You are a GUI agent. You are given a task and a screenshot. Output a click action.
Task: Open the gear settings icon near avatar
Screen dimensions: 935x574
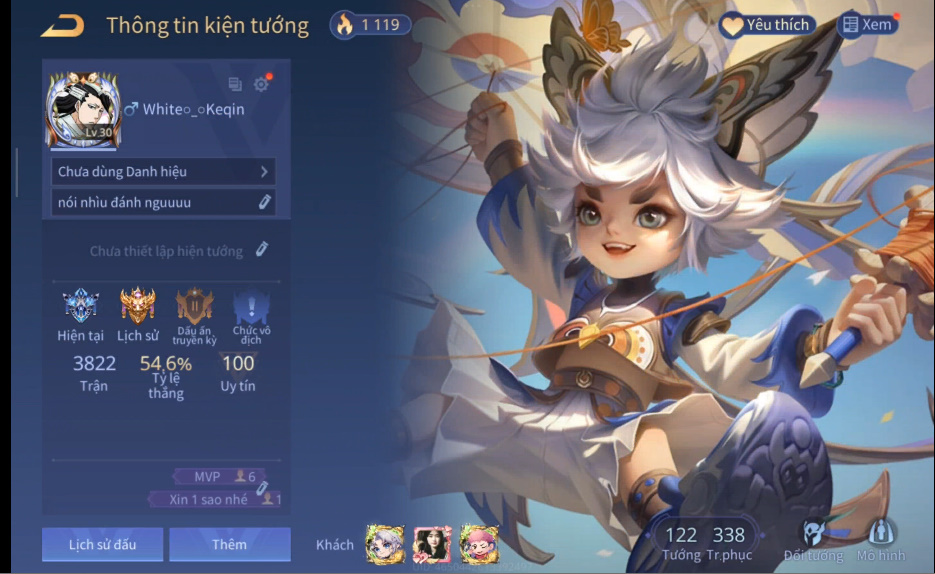click(x=261, y=85)
